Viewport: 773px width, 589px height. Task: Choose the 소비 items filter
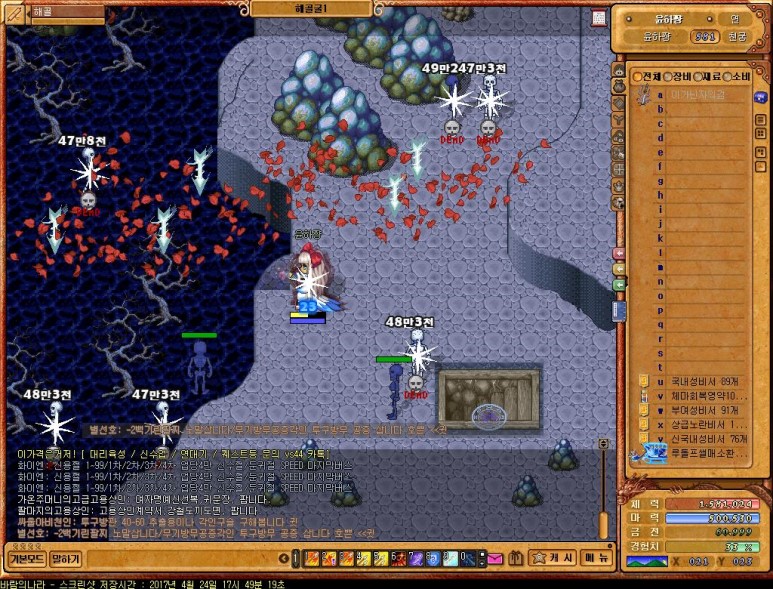(739, 76)
